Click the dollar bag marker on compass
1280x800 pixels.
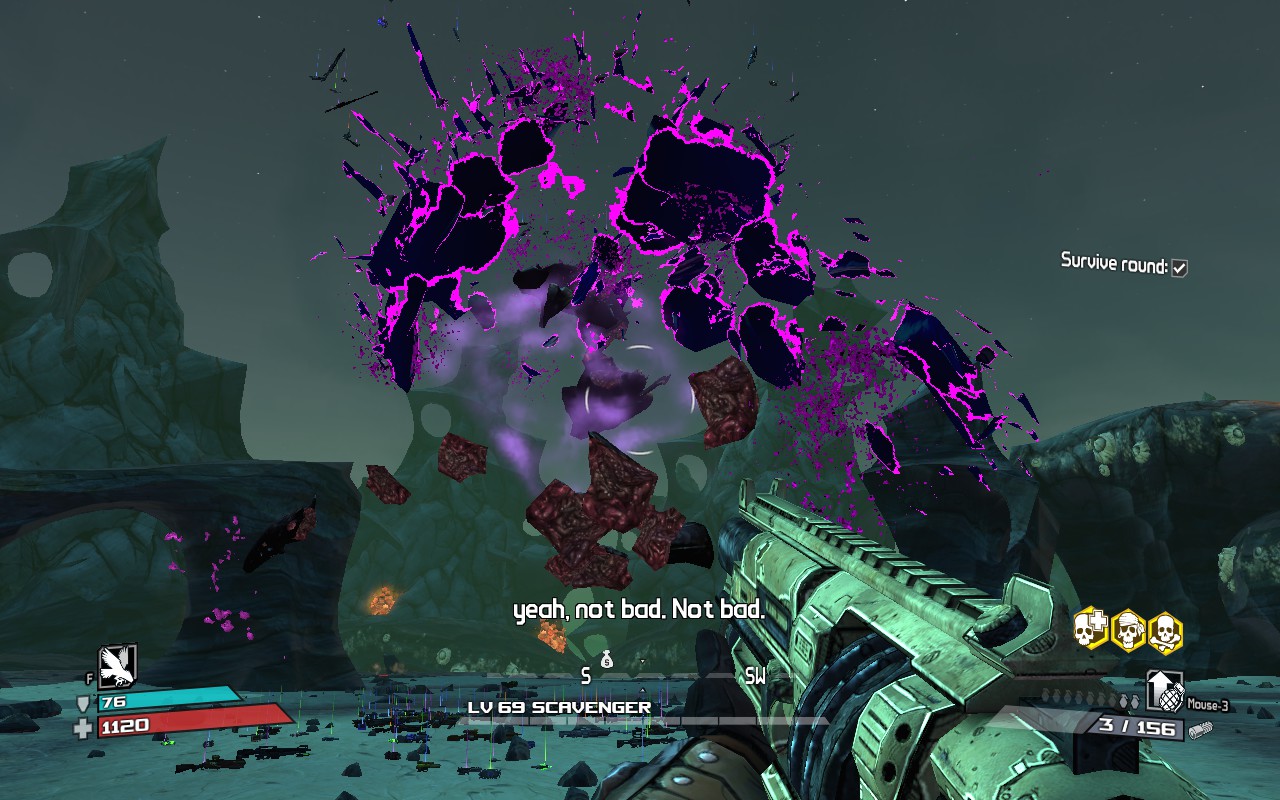(606, 658)
